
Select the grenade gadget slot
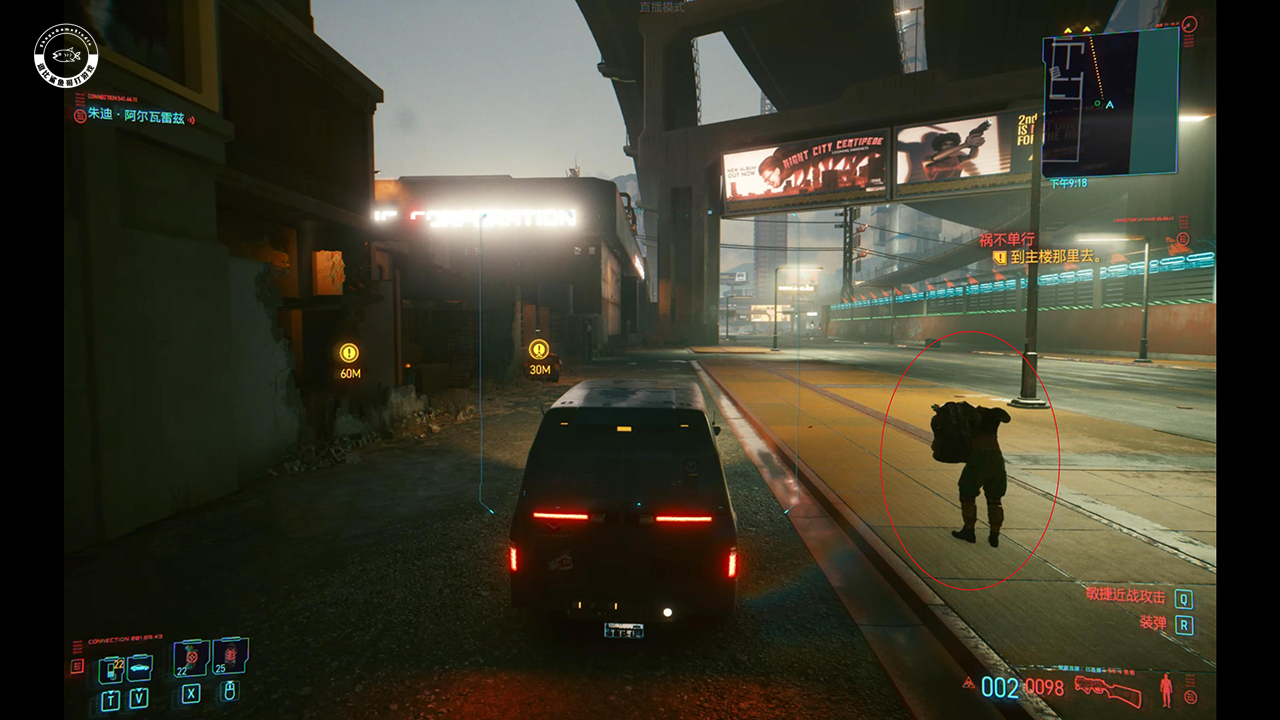230,656
